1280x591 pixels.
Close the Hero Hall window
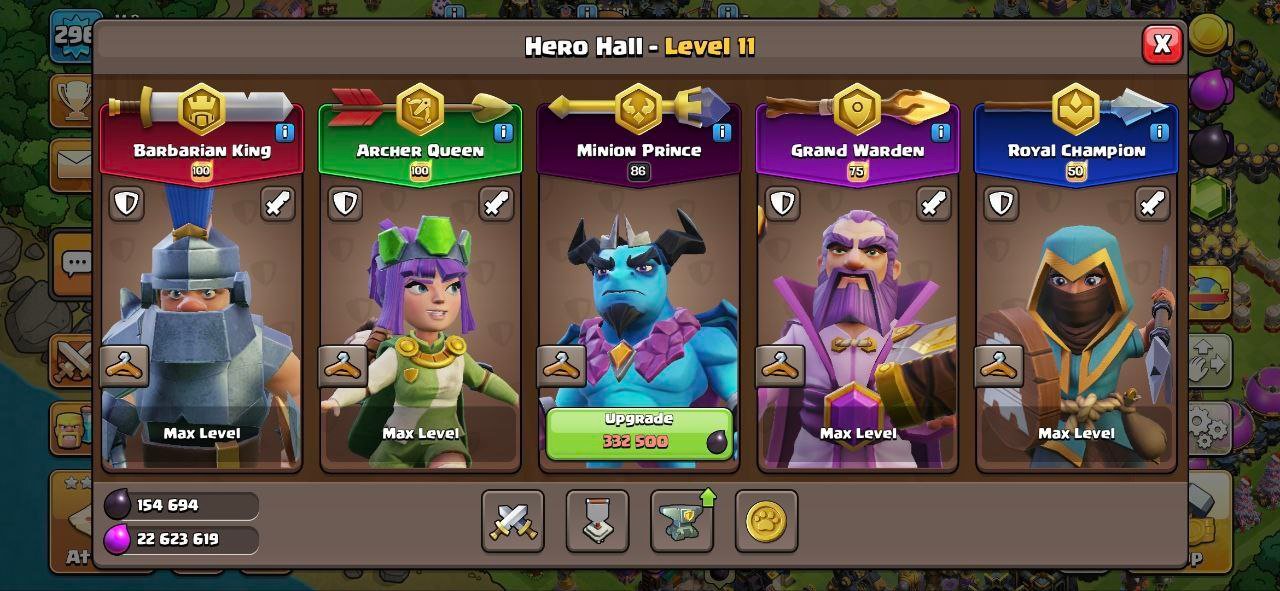[x=1161, y=44]
